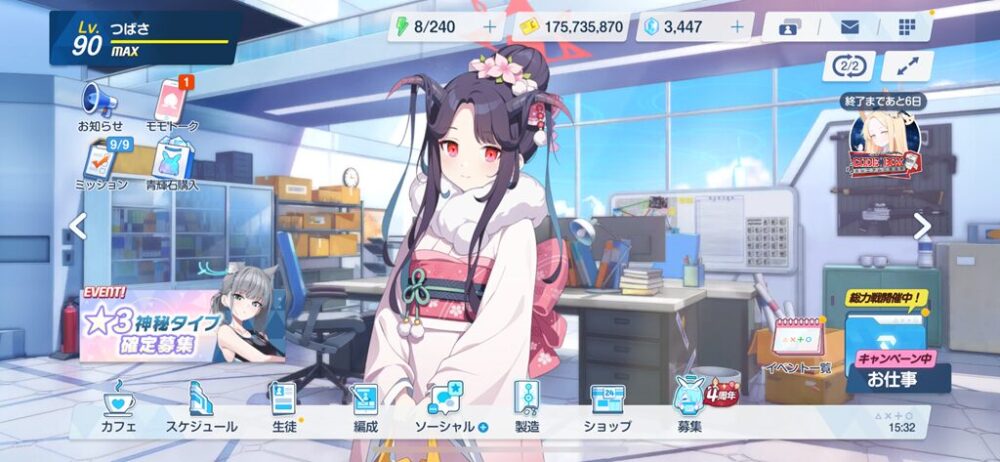The image size is (1000, 462).
Task: Open 青輝石購入 (Pyroxene purchase)
Action: (x=172, y=165)
